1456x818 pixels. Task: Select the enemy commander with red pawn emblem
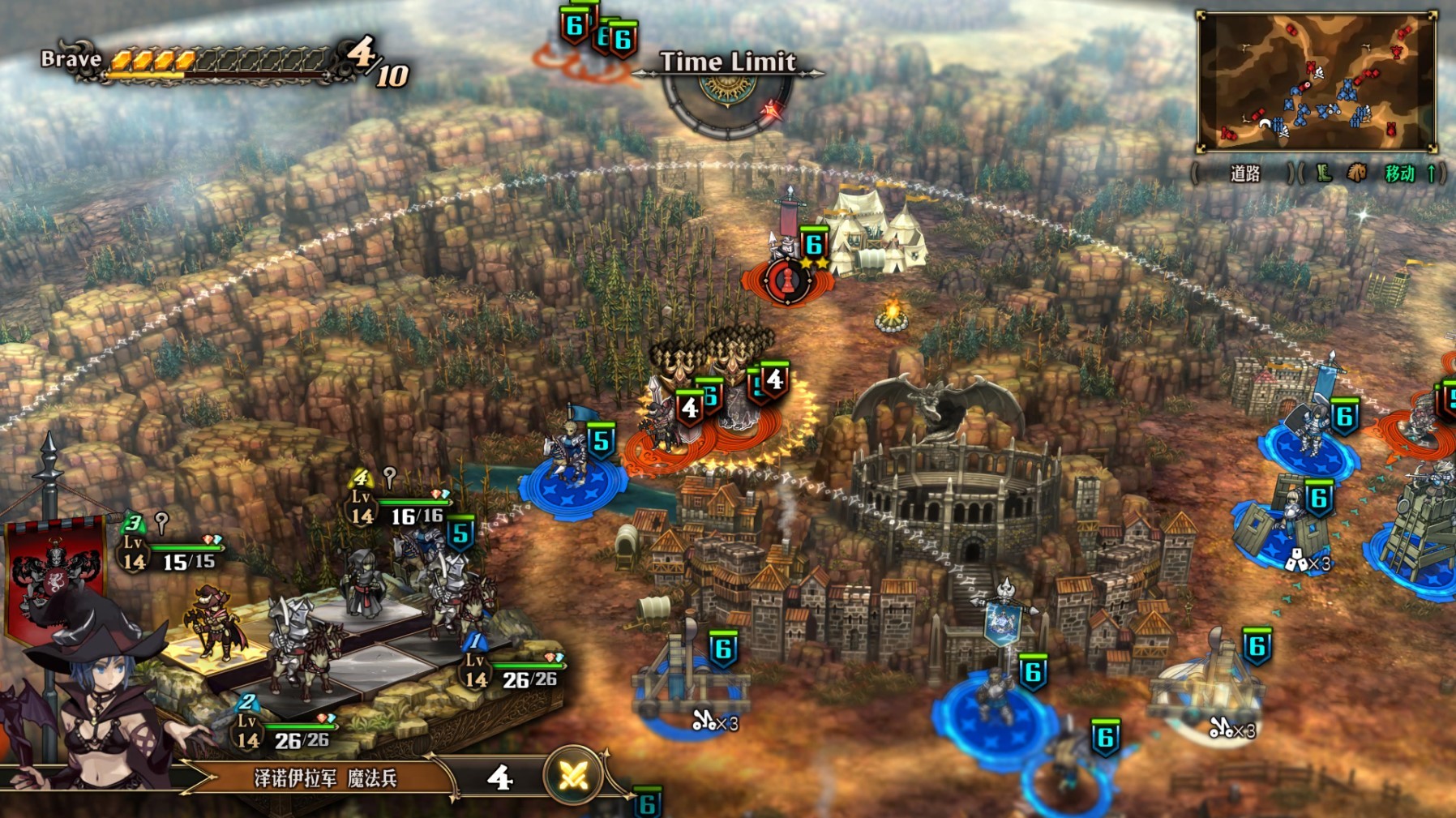coord(786,279)
